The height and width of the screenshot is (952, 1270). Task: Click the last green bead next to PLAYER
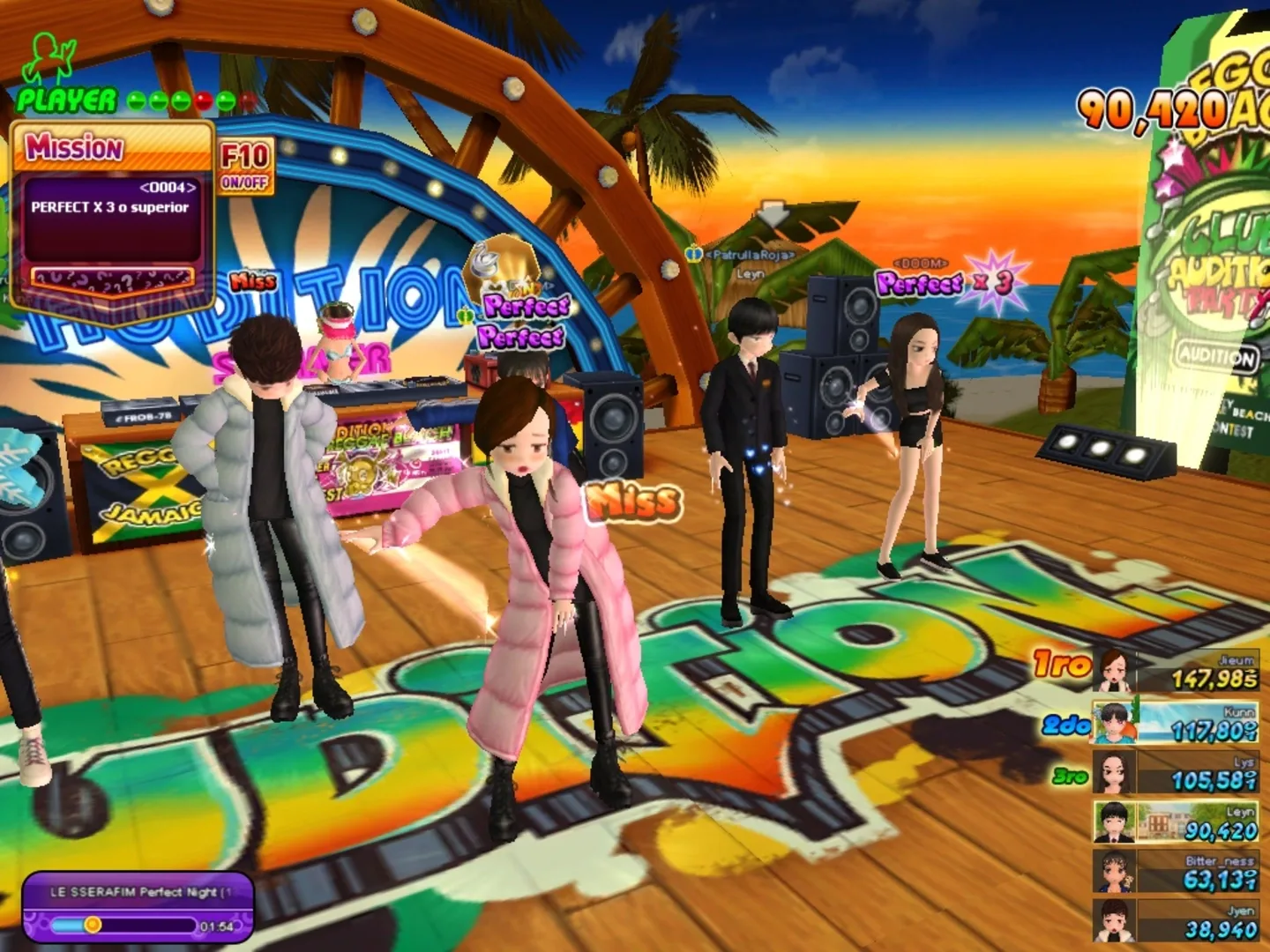coord(226,99)
